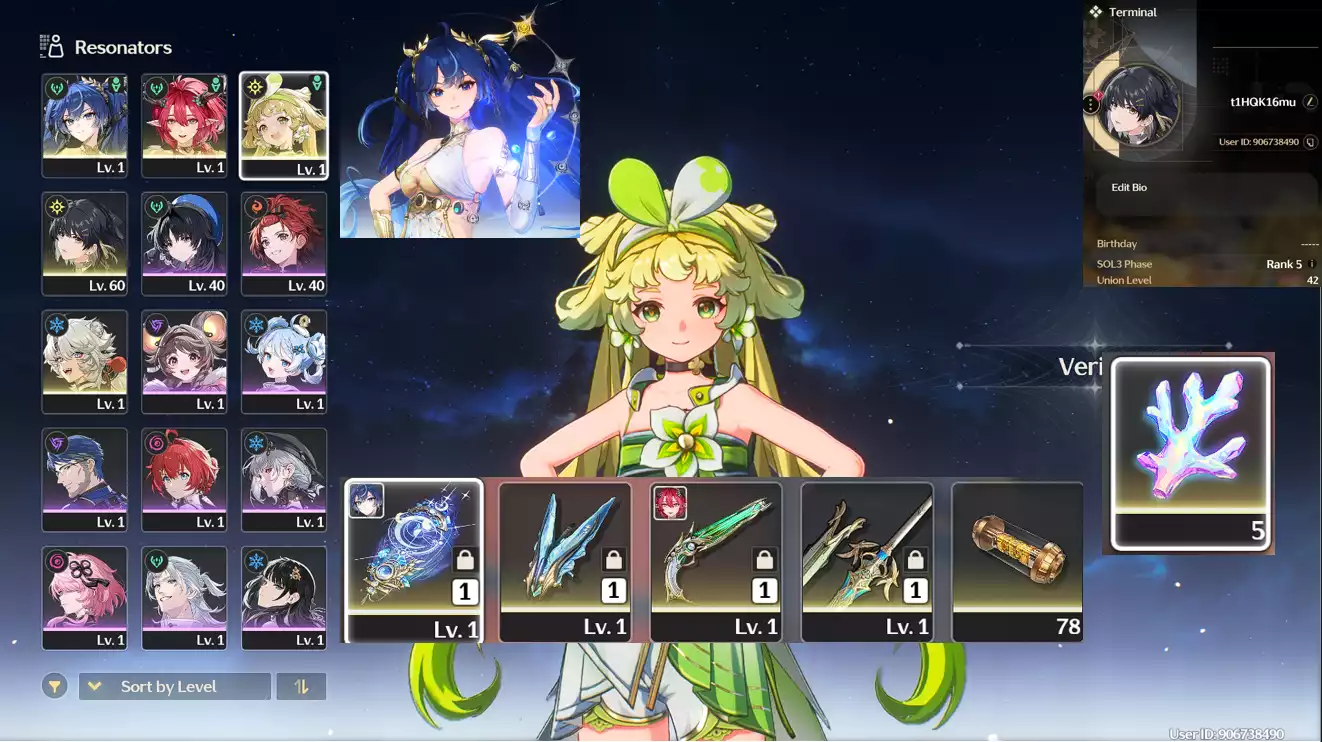Toggle the sort order arrows button
1322x742 pixels.
pyautogui.click(x=301, y=687)
